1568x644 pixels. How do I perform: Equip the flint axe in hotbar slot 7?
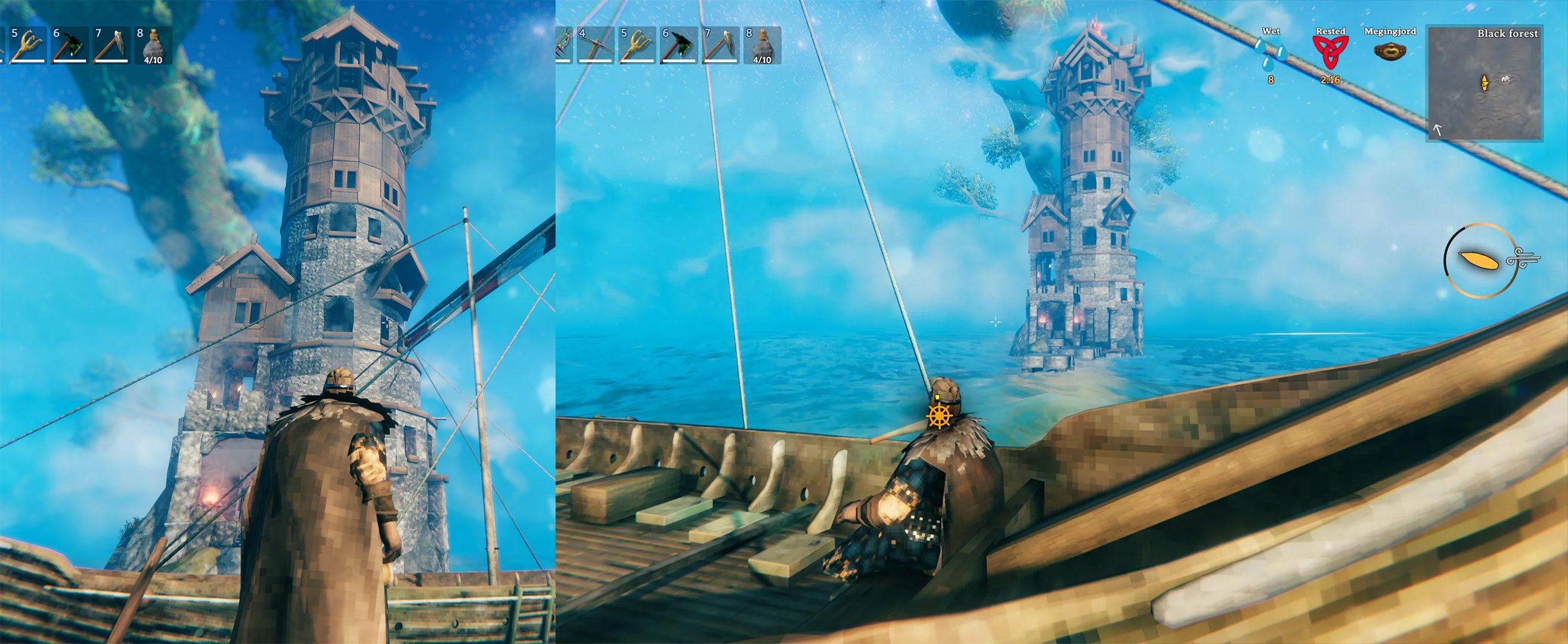720,47
